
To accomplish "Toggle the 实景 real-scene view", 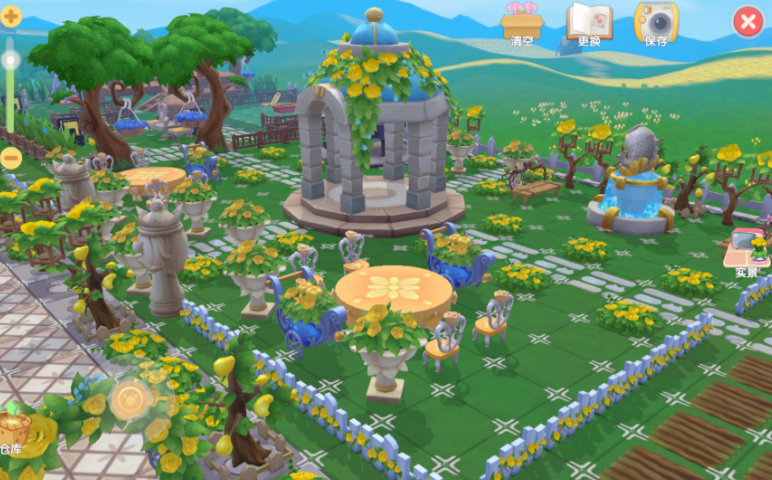I will point(746,250).
